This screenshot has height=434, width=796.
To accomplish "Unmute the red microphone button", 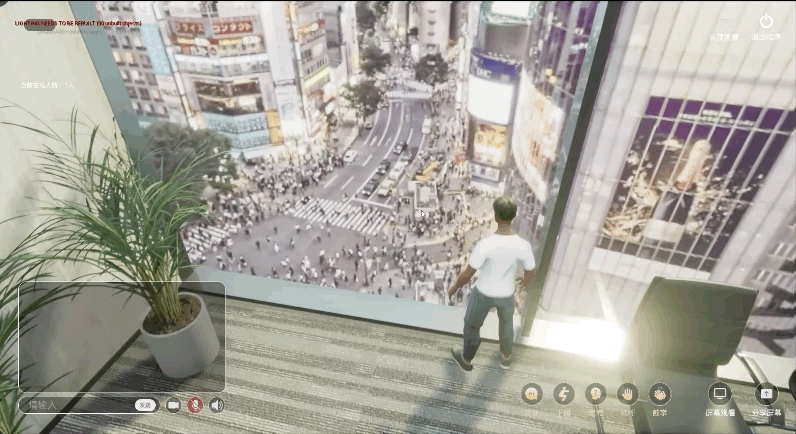I will tap(195, 405).
